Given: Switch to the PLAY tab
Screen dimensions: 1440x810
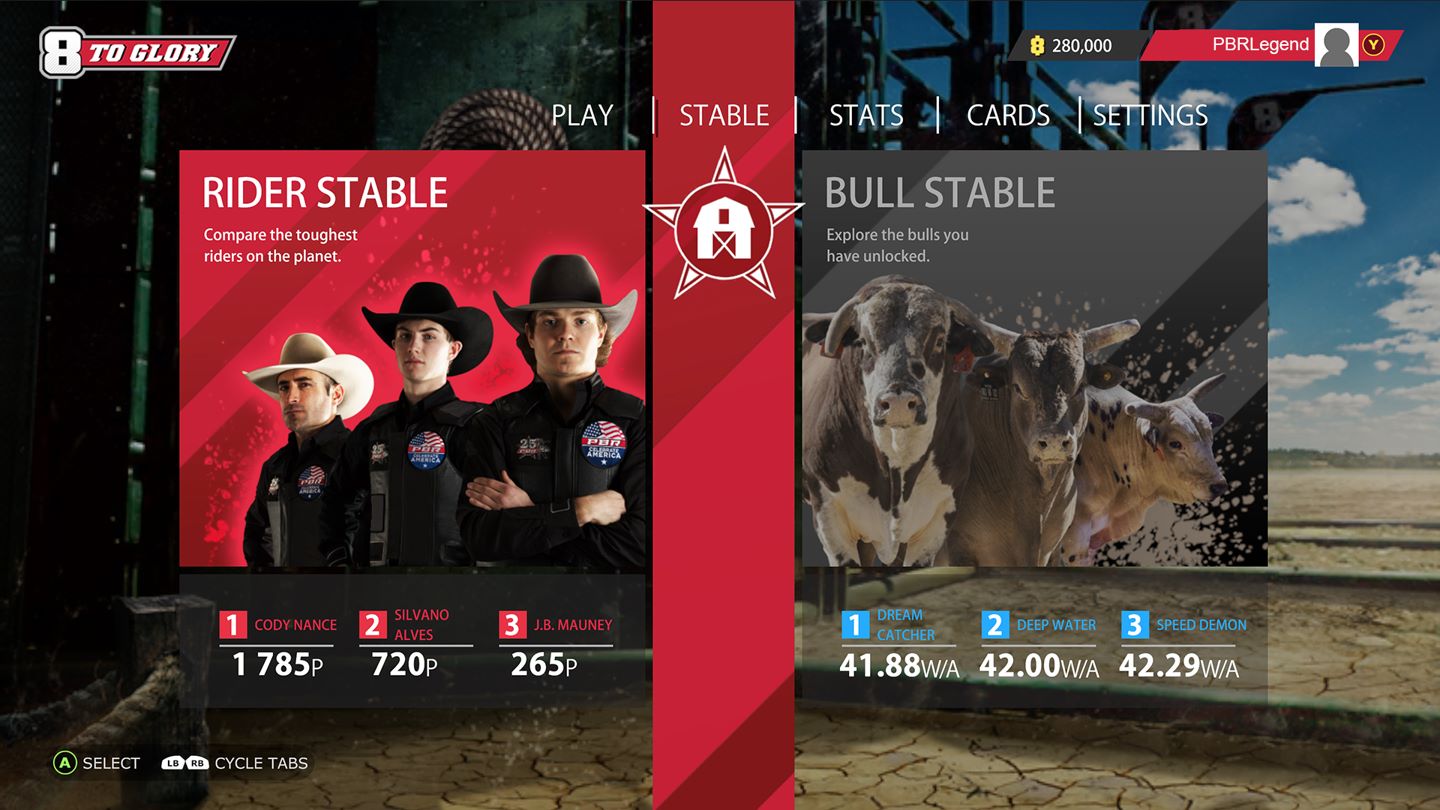Looking at the screenshot, I should [583, 115].
